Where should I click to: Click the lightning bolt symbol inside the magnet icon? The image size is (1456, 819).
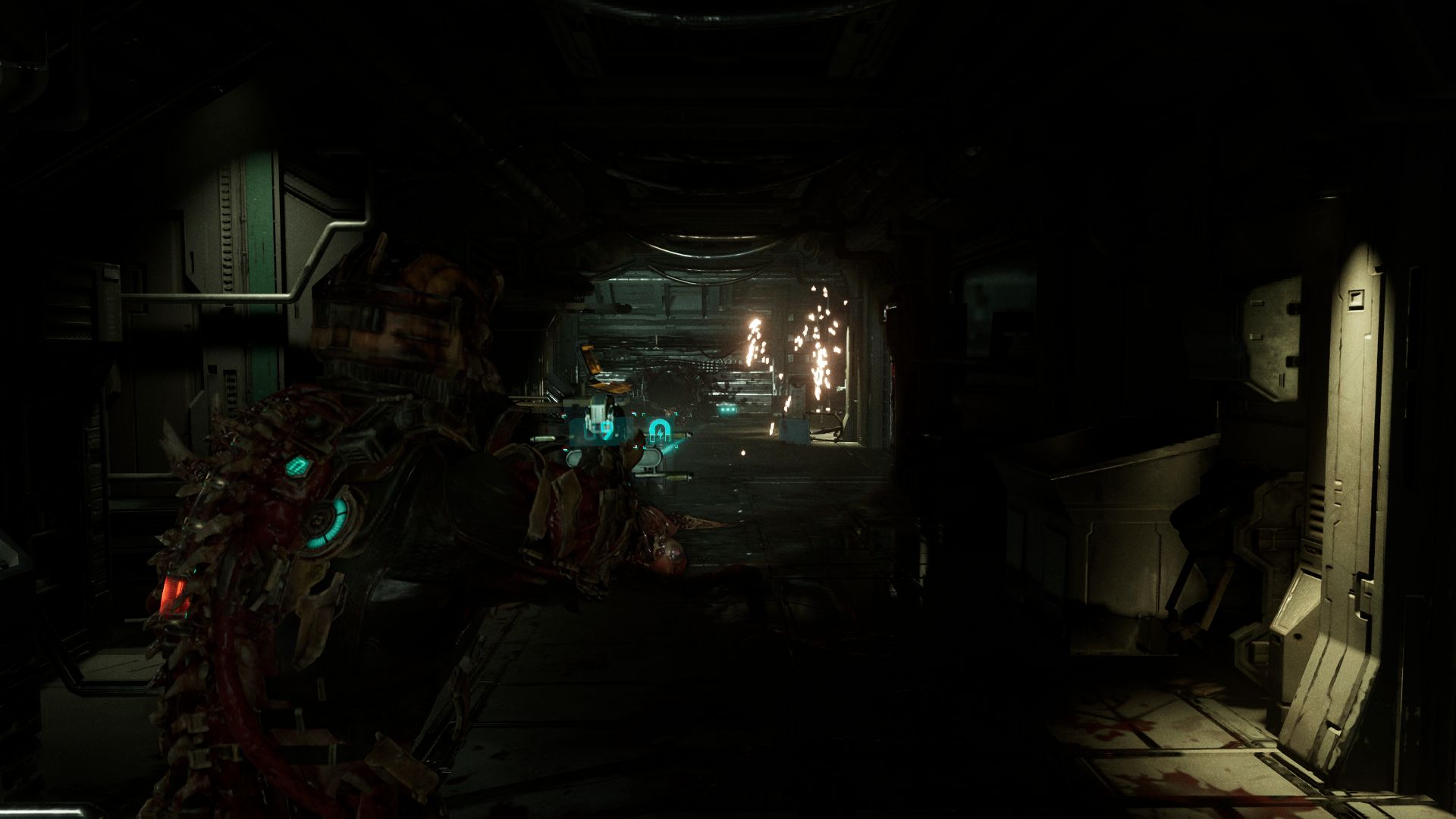[x=659, y=433]
